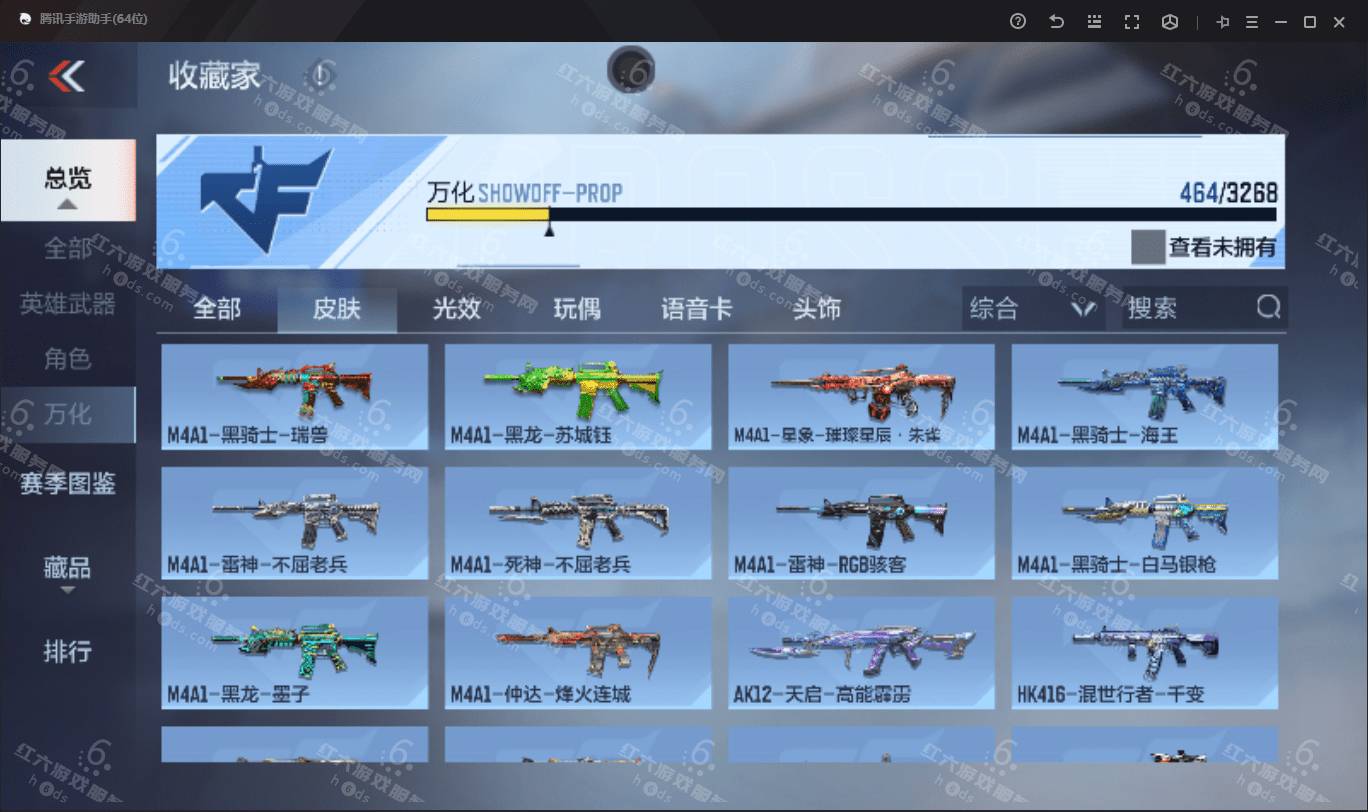The height and width of the screenshot is (812, 1368).
Task: View the 头饰 tab
Action: click(x=816, y=309)
